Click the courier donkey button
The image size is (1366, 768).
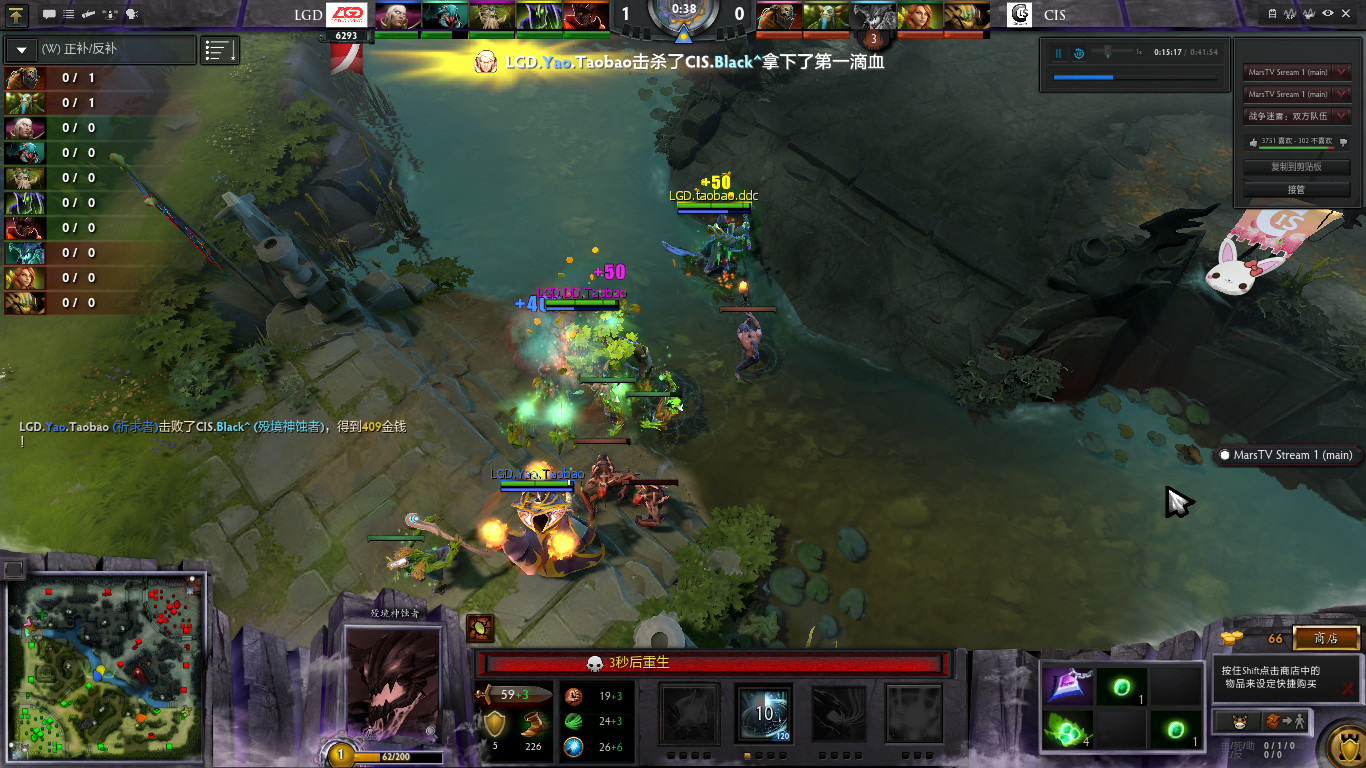click(x=1237, y=721)
